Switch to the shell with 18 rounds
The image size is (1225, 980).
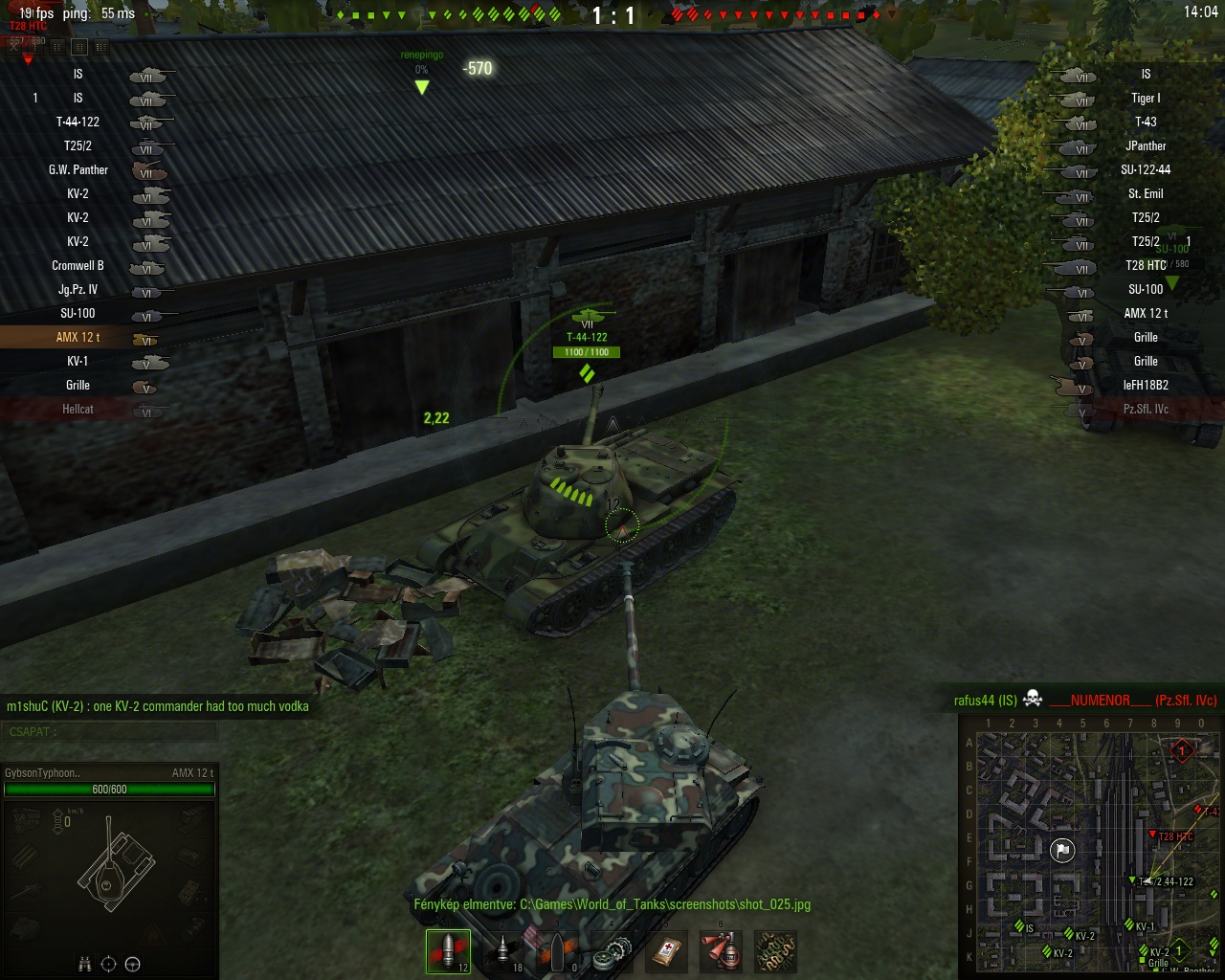502,951
